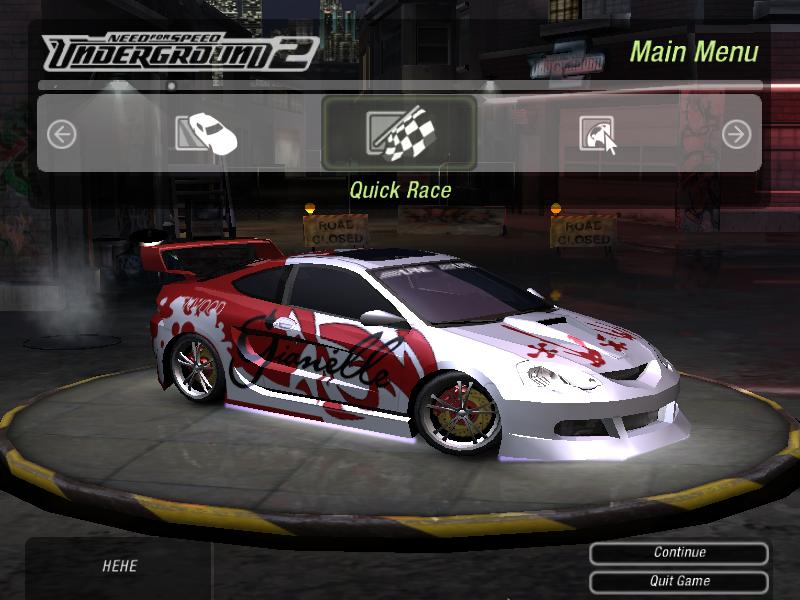
Task: Choose the white car menu icon
Action: tap(206, 132)
